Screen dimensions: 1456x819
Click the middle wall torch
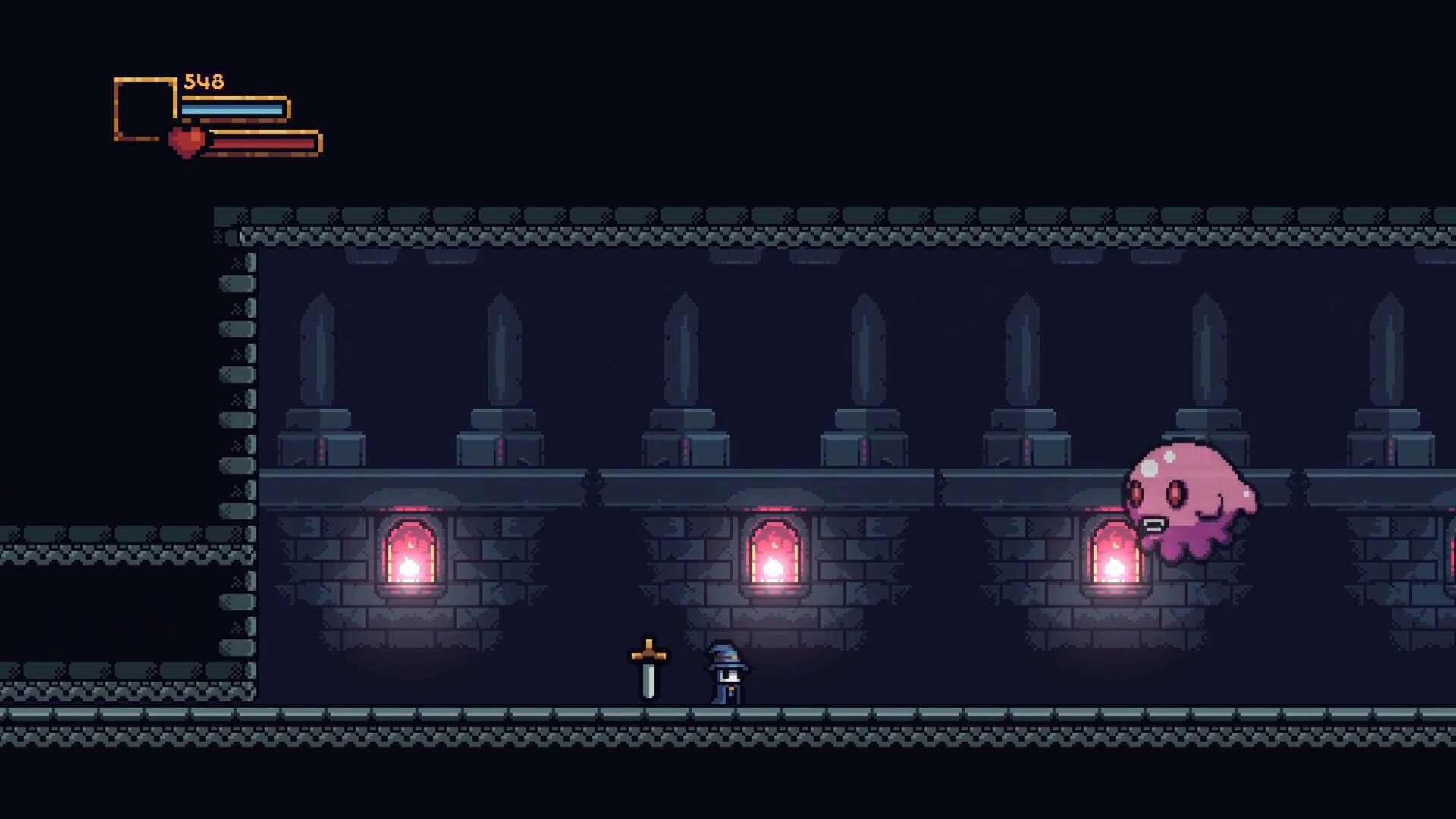(773, 557)
